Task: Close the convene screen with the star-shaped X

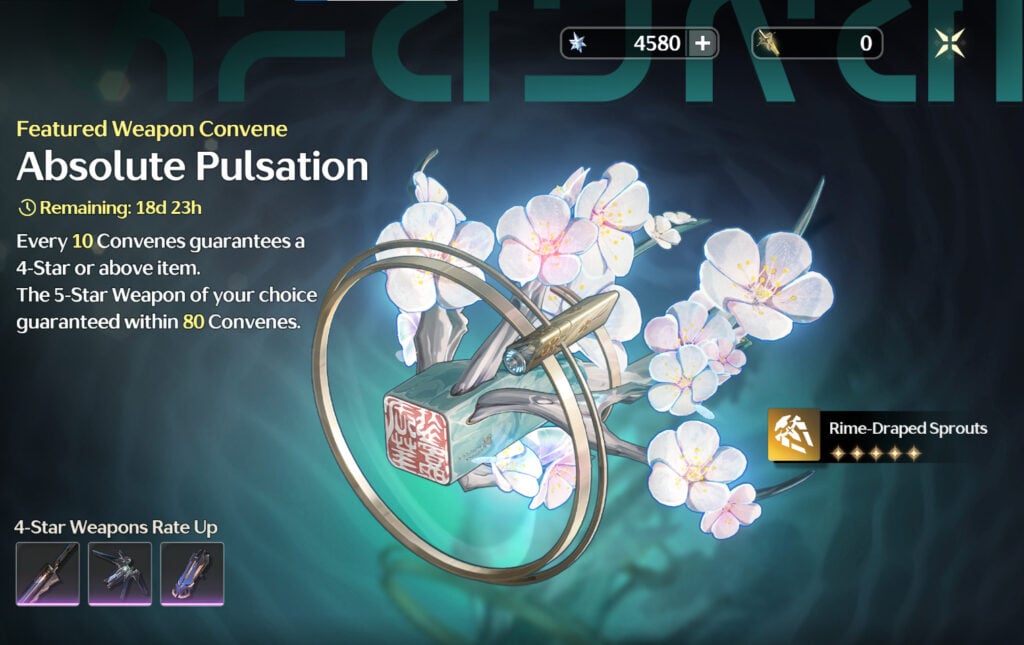Action: click(949, 43)
